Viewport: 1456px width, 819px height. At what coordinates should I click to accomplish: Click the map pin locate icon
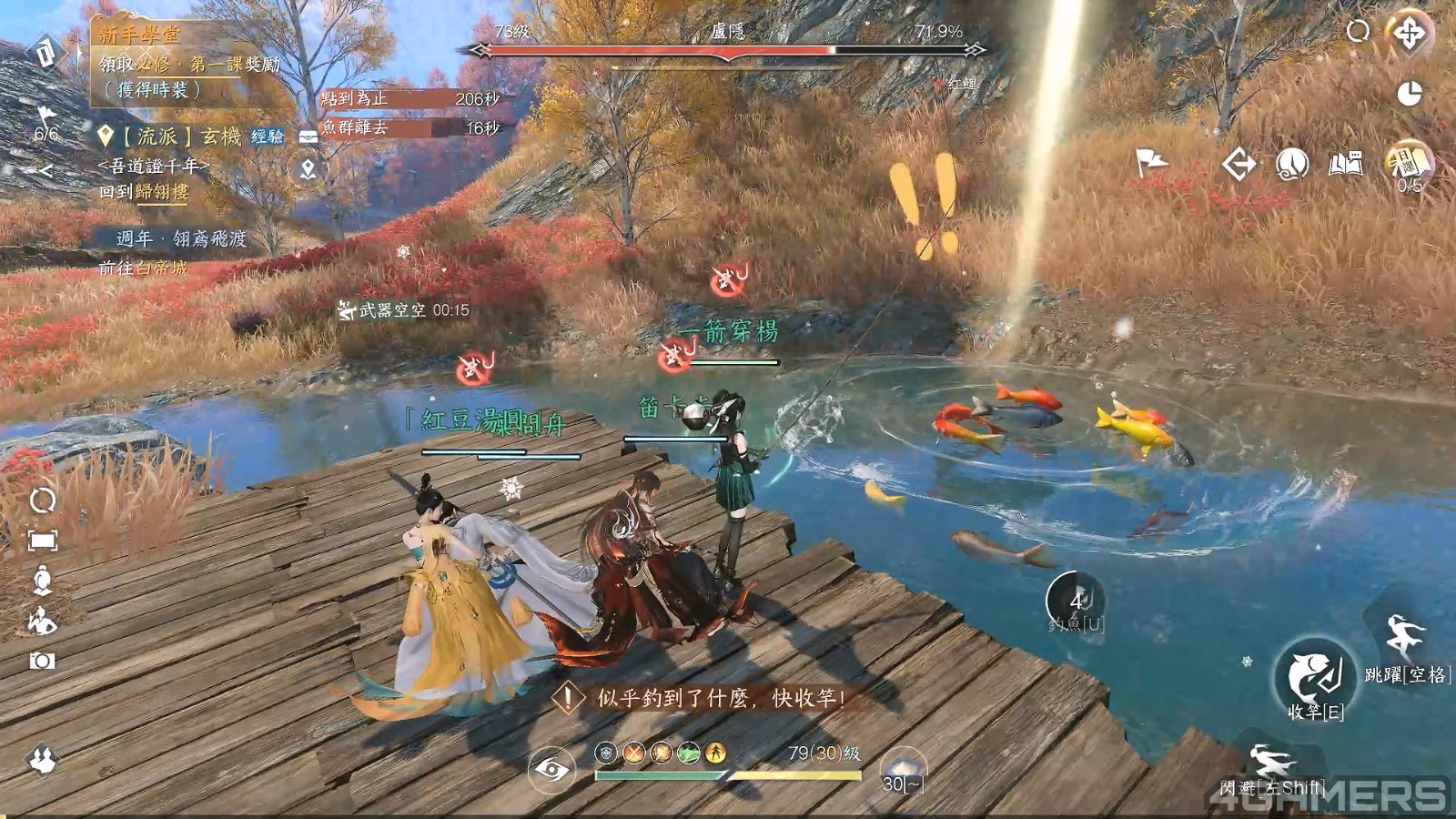[x=308, y=169]
